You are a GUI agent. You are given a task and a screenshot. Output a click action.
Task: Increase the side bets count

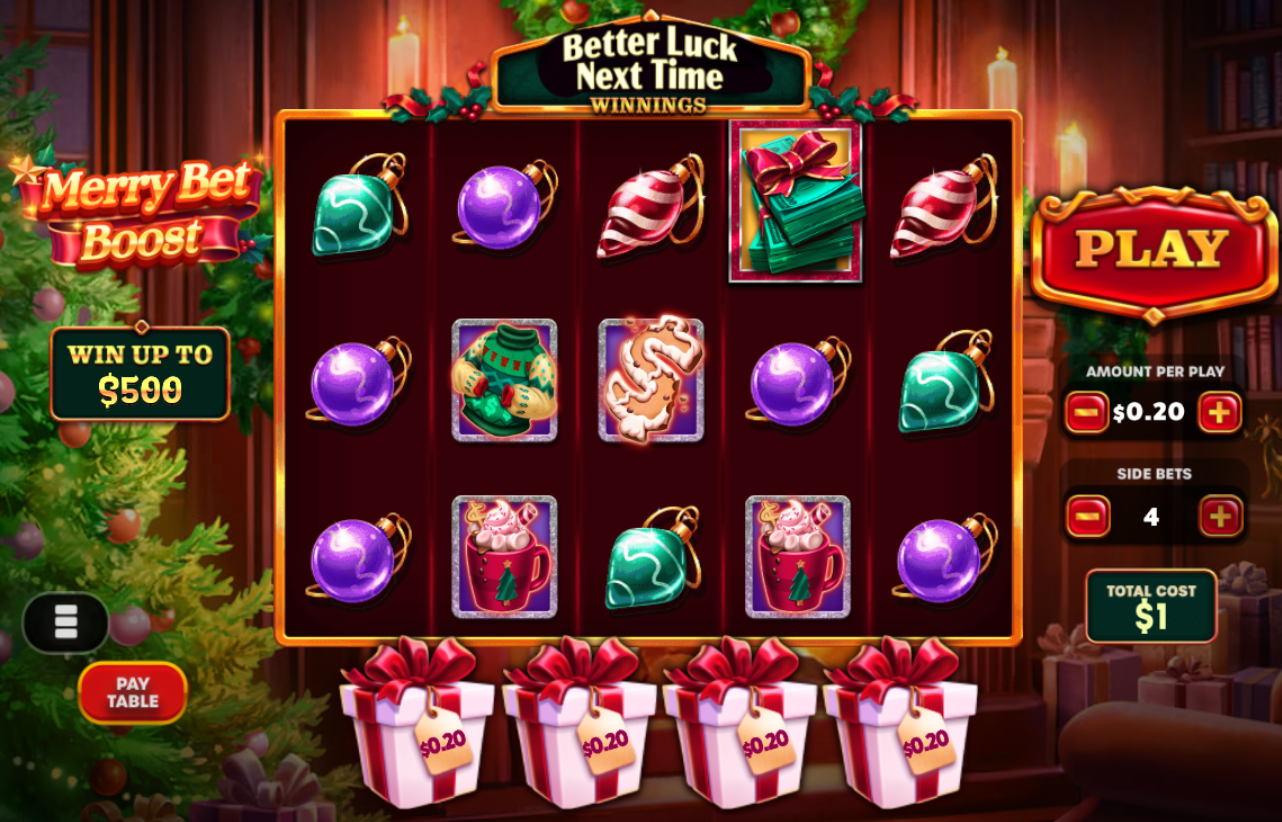click(1219, 516)
